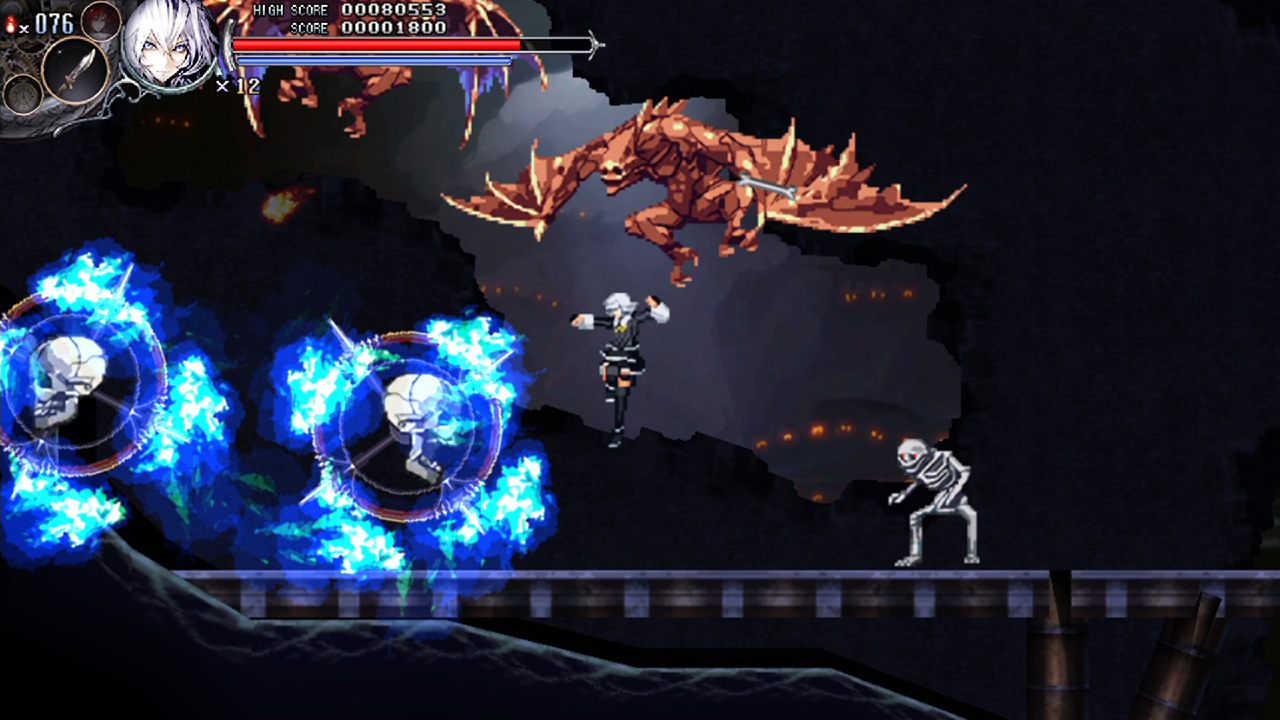Click the burning candle health icon

coord(11,26)
